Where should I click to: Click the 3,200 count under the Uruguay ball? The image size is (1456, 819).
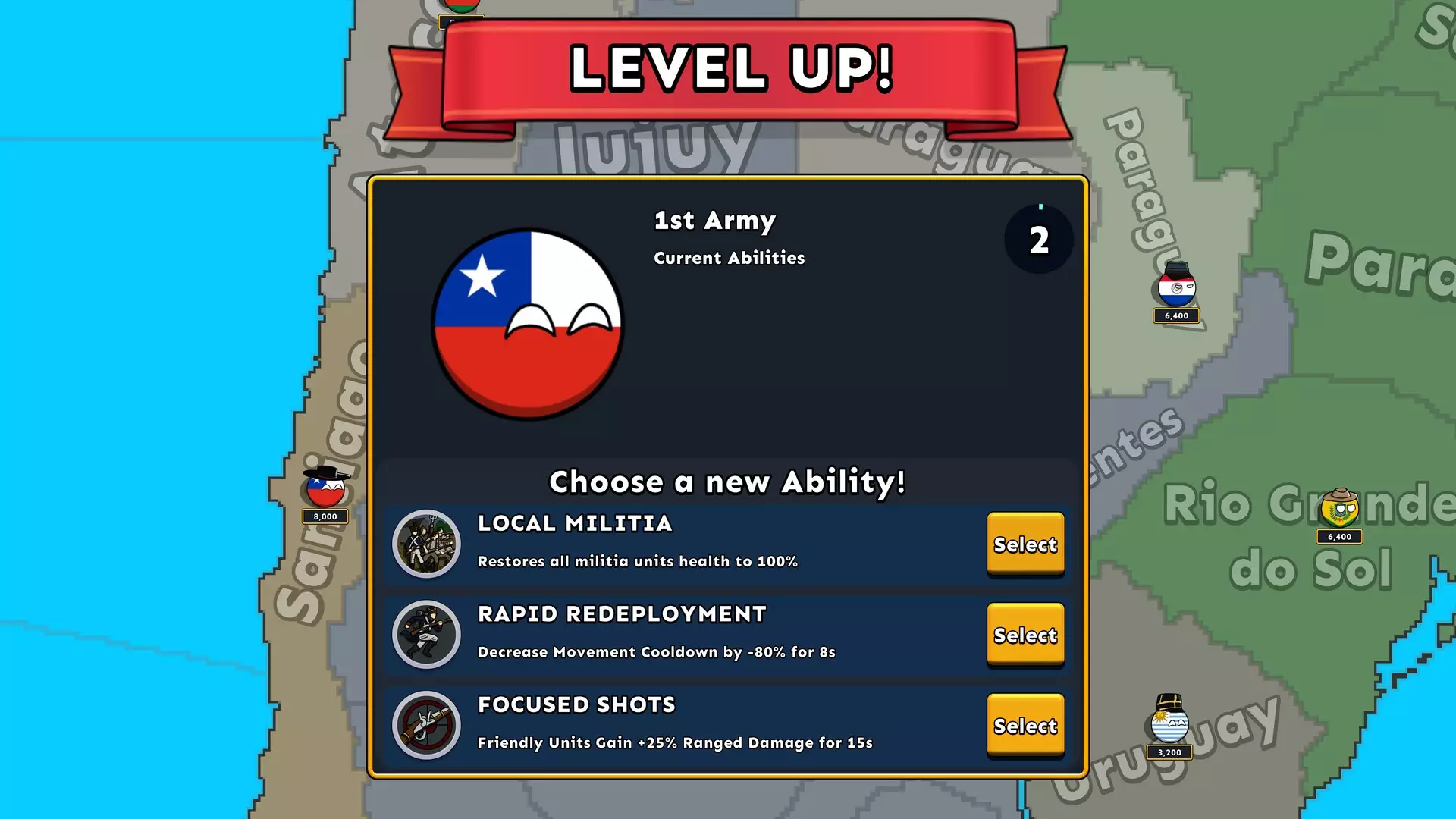(1169, 753)
